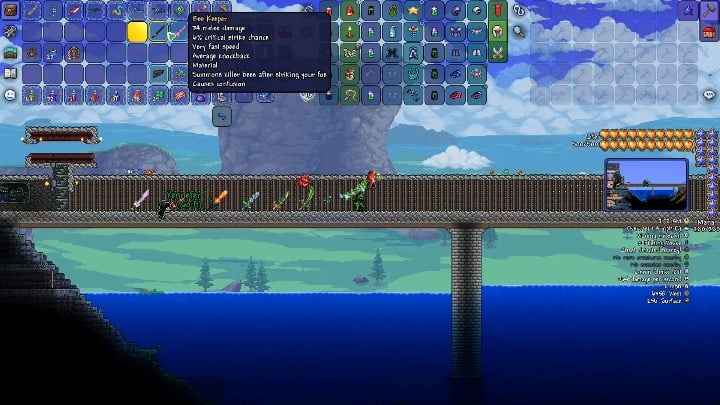Select the highlighted yellow inventory slot

(x=137, y=31)
